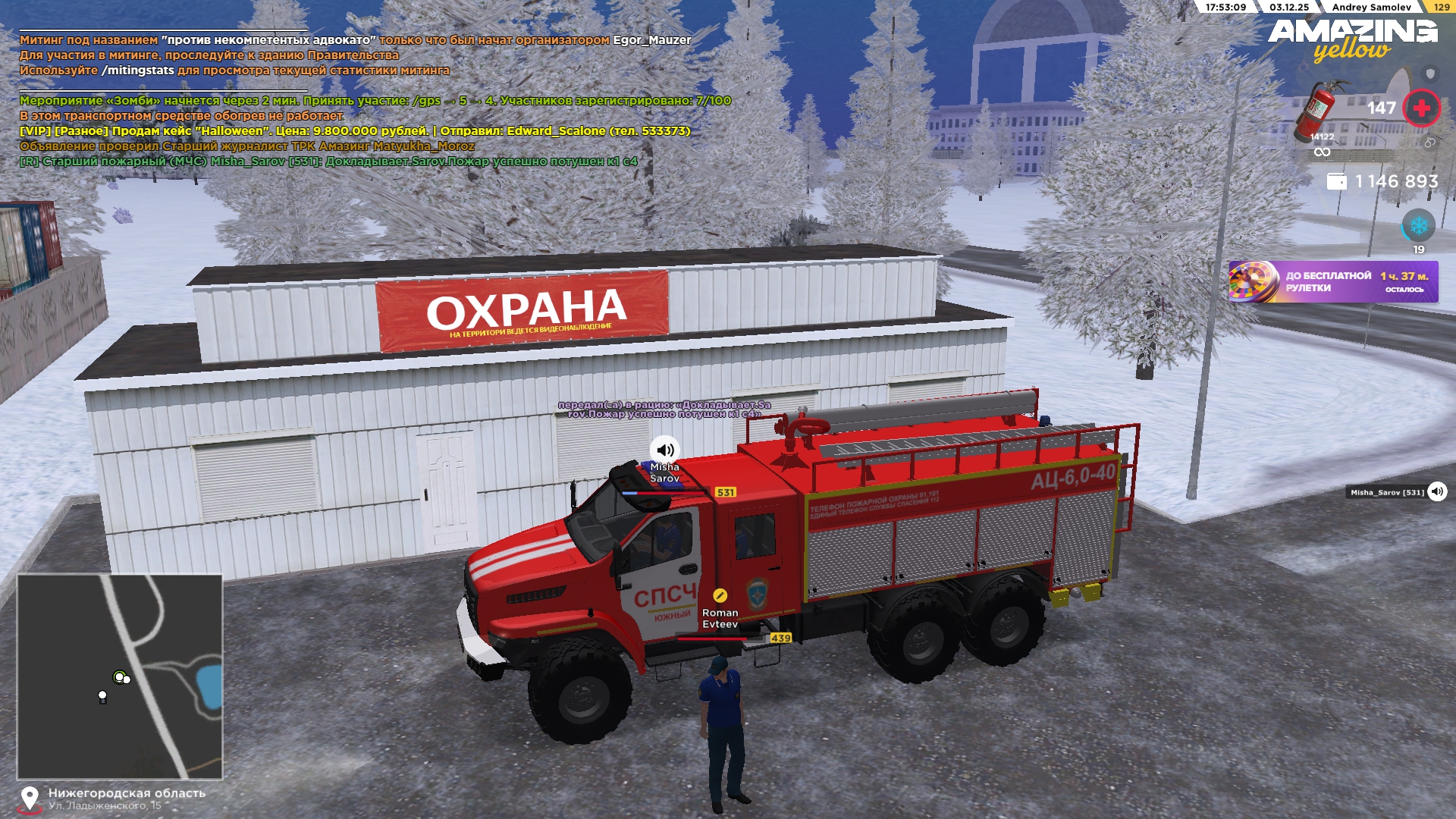Click the hunger icon below the health cross
The height and width of the screenshot is (819, 1456).
click(1429, 143)
